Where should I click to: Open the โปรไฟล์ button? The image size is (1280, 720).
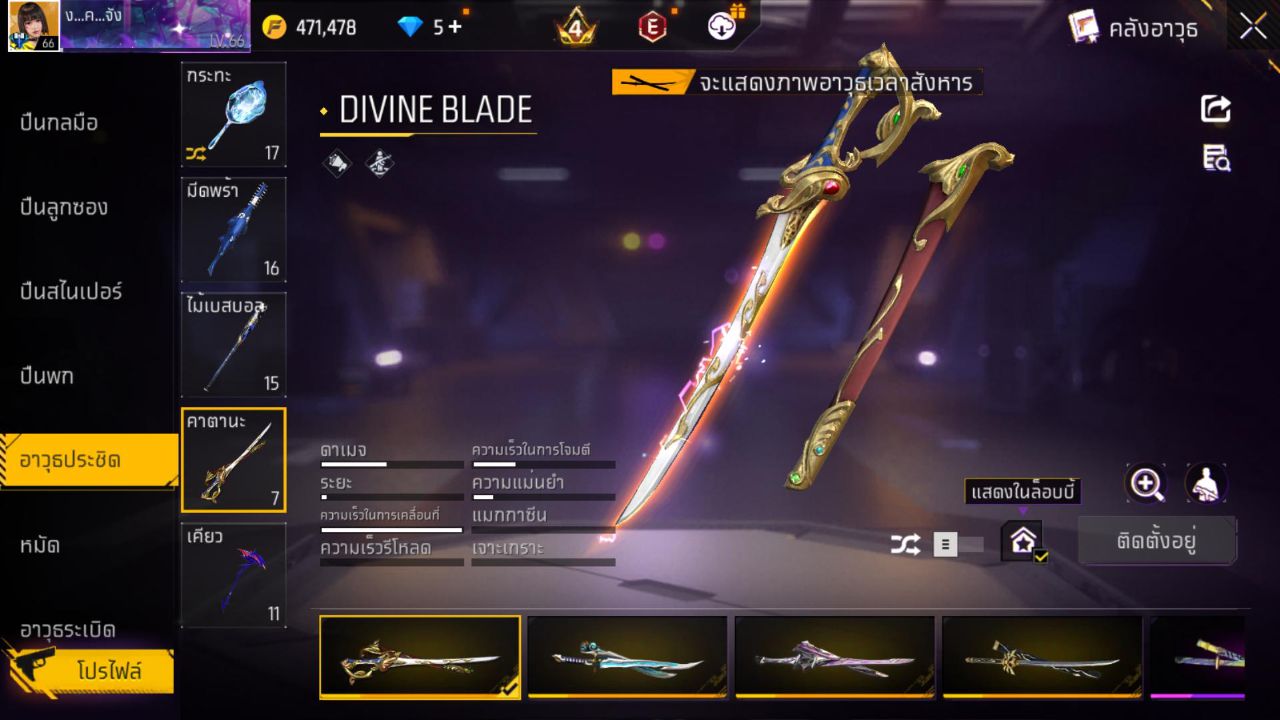pyautogui.click(x=110, y=672)
